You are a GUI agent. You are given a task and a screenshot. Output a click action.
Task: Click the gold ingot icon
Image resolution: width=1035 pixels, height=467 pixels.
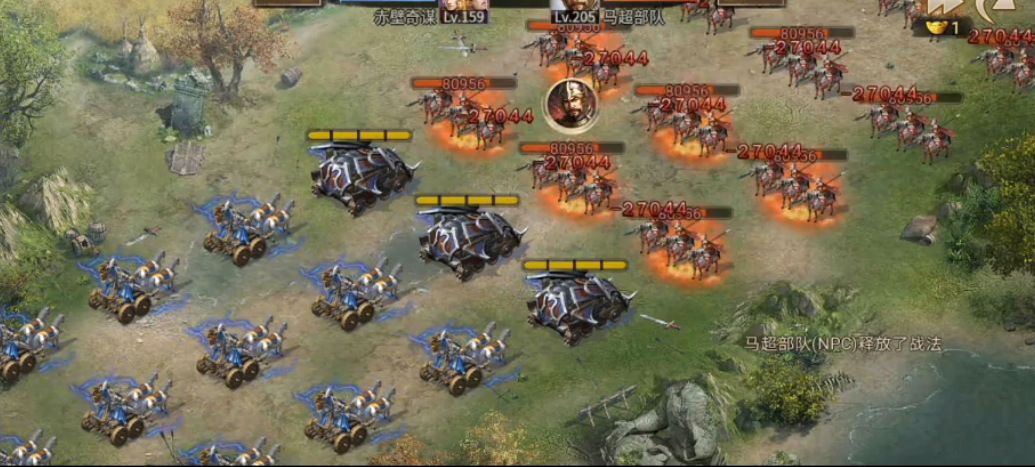[x=938, y=29]
